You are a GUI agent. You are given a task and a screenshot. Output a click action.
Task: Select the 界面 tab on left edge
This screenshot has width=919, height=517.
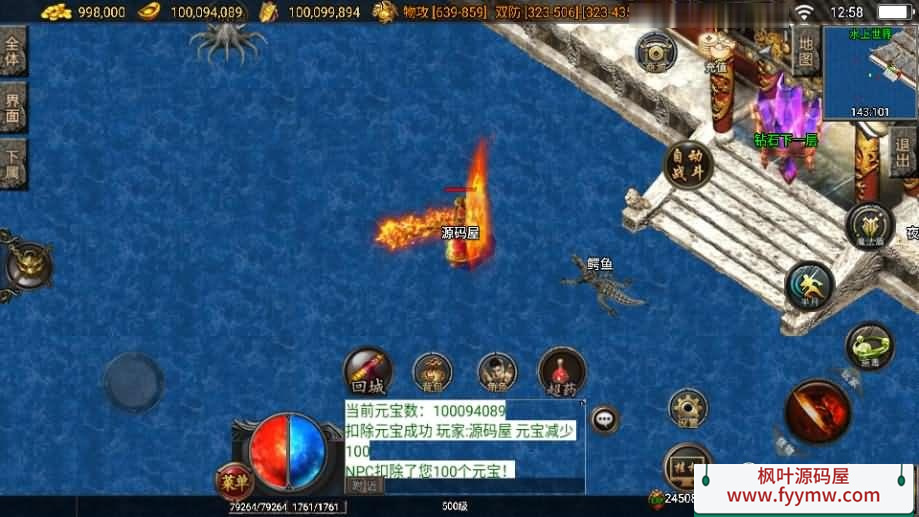13,107
